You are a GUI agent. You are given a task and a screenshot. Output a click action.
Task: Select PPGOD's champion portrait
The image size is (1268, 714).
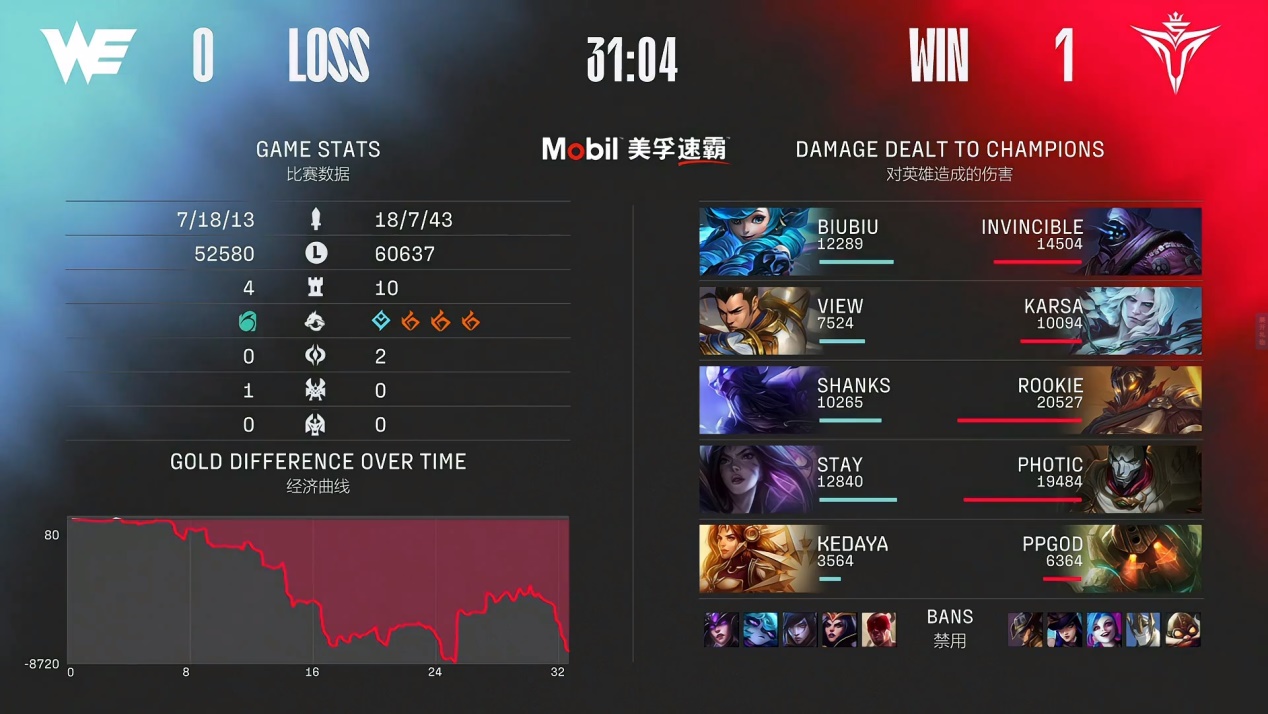[x=1144, y=558]
